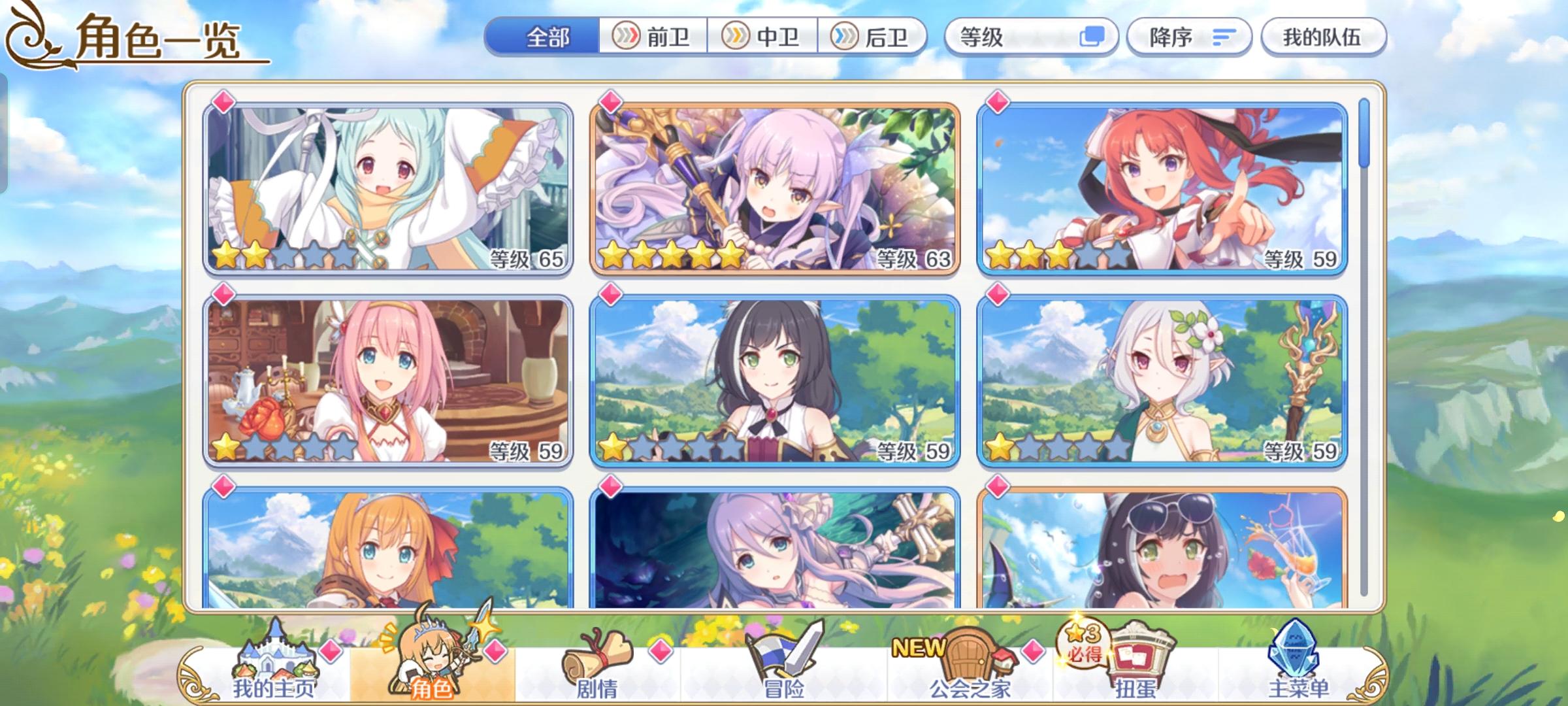Enable the 全部 show-all filter

(x=546, y=37)
